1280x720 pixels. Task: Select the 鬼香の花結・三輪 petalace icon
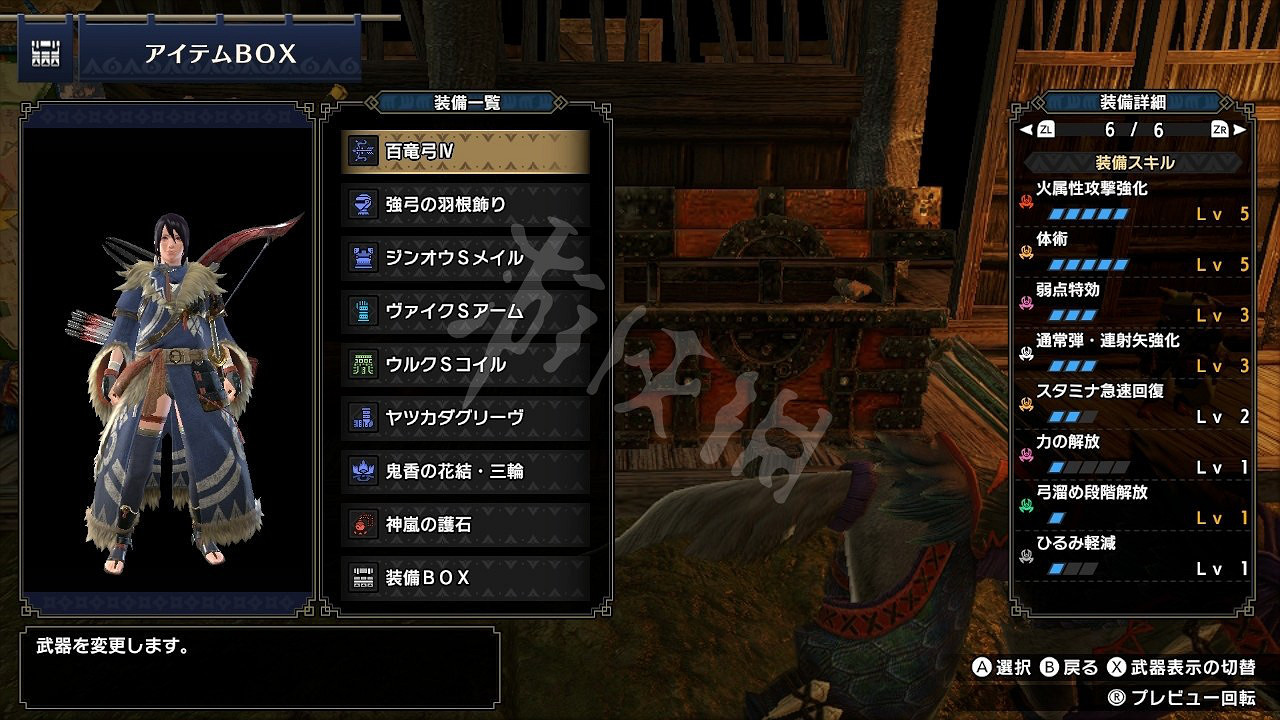click(360, 470)
